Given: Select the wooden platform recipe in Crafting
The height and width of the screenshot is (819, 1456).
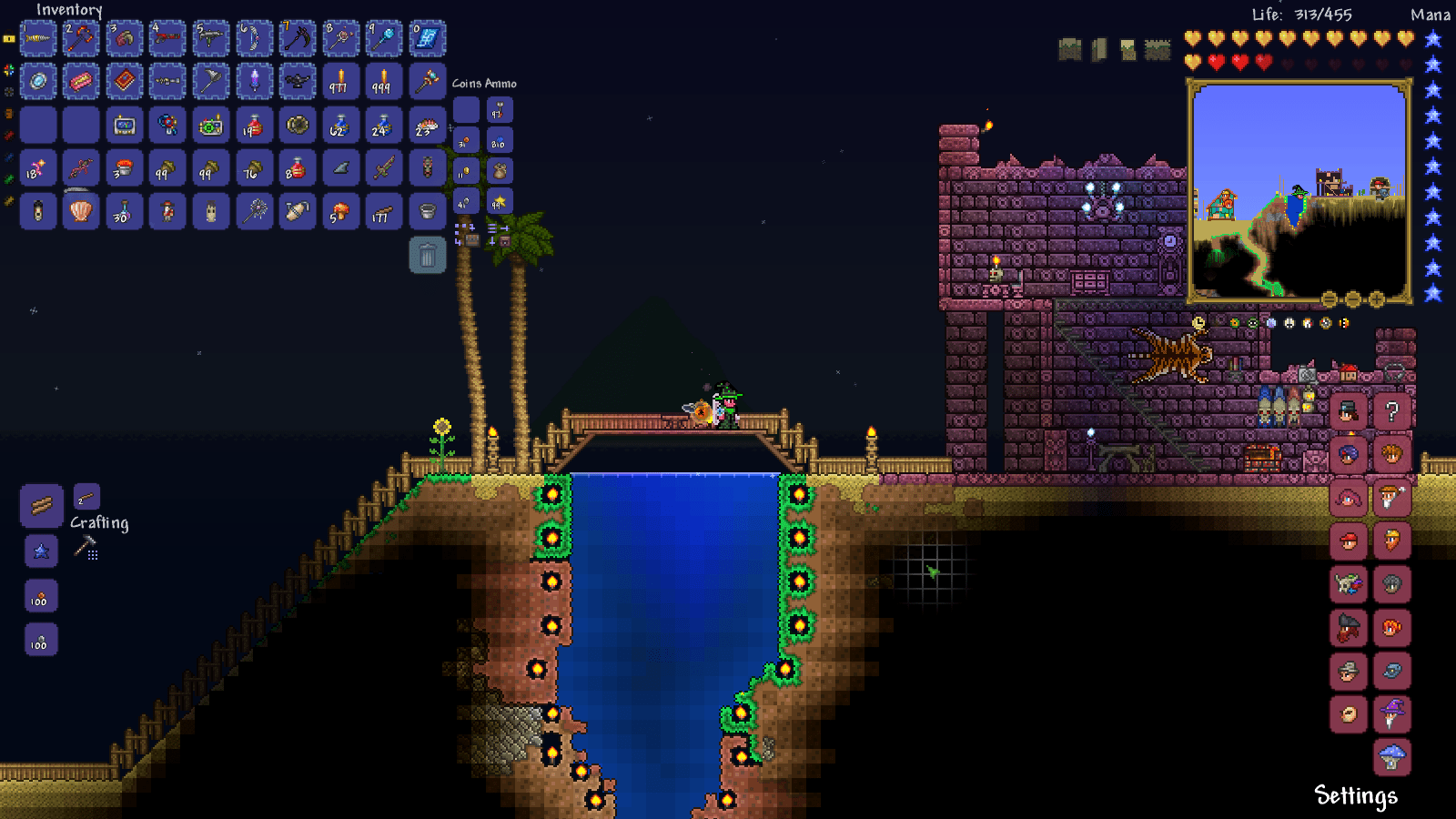Looking at the screenshot, I should tap(40, 506).
